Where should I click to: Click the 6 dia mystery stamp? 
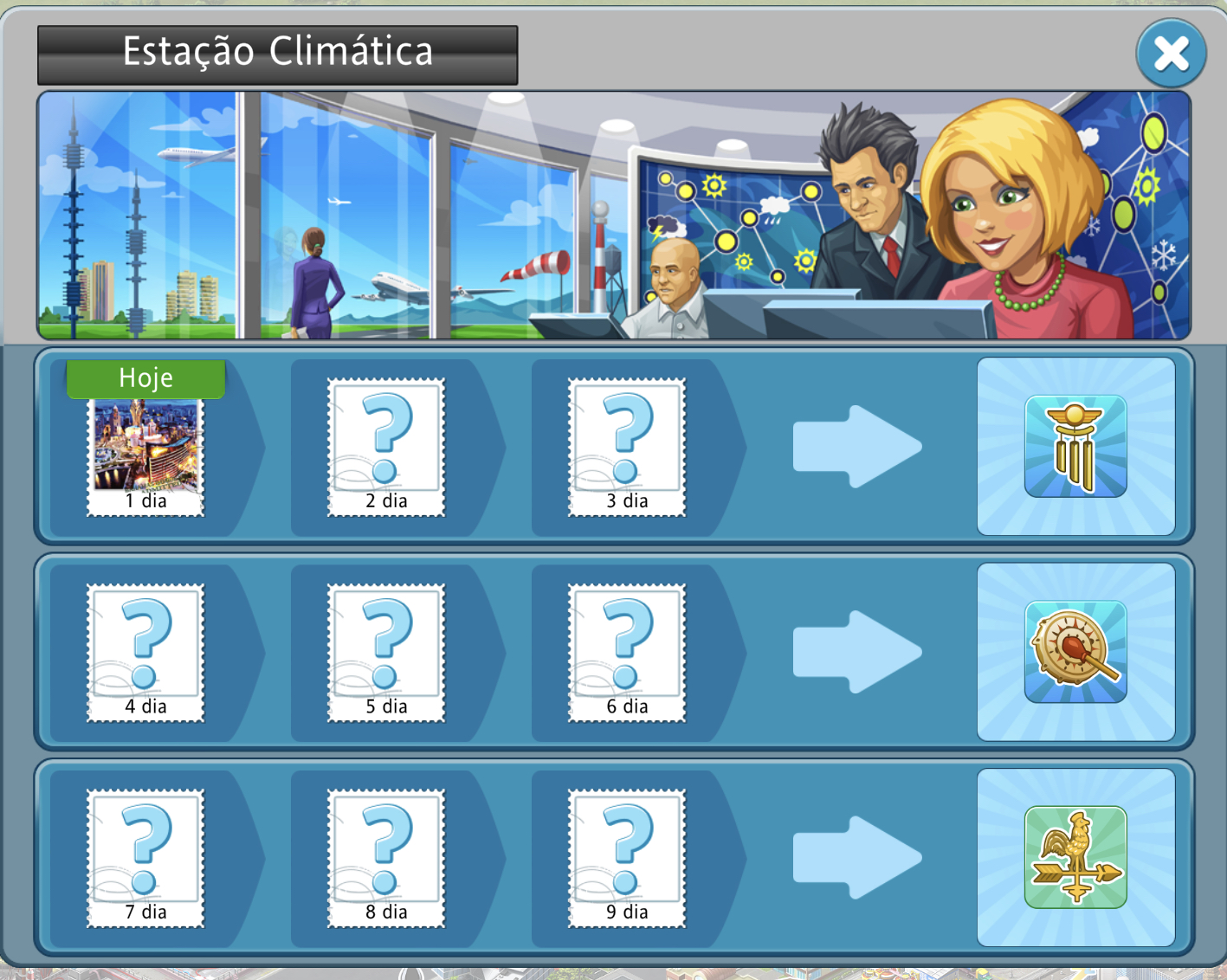point(627,653)
